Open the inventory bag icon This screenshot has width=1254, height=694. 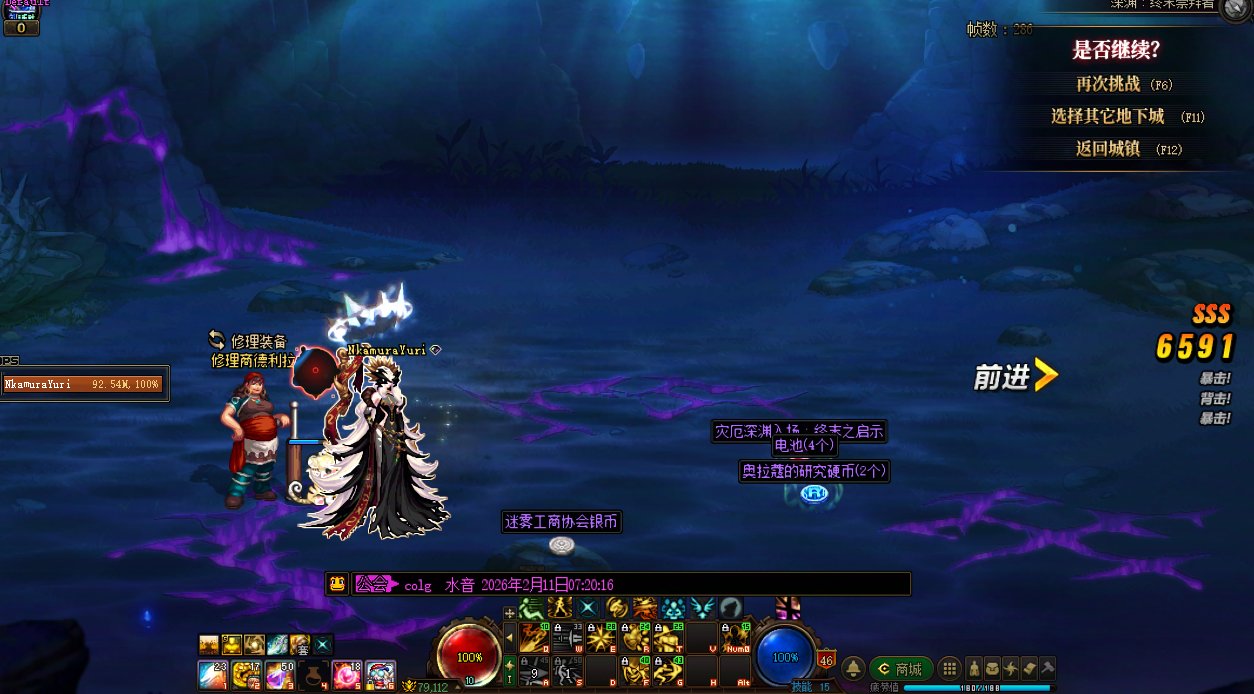point(992,669)
